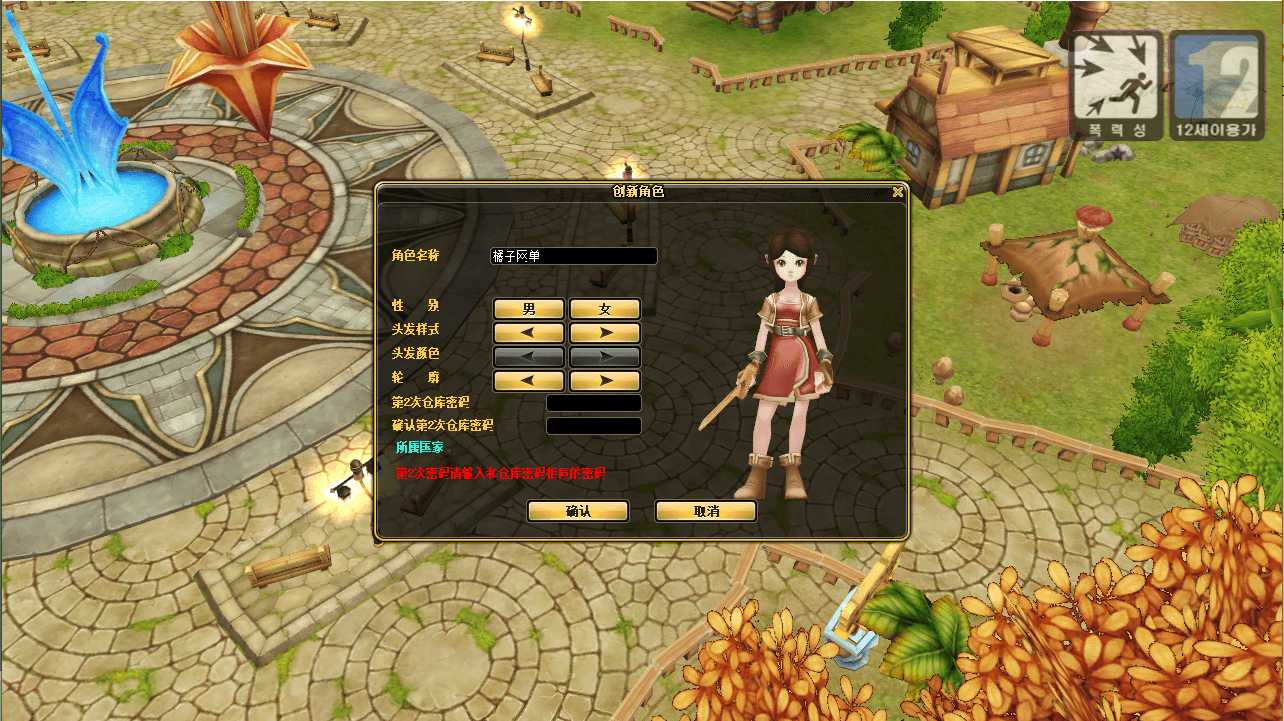
Task: Close the 创新角色 dialog with the X
Action: [897, 193]
